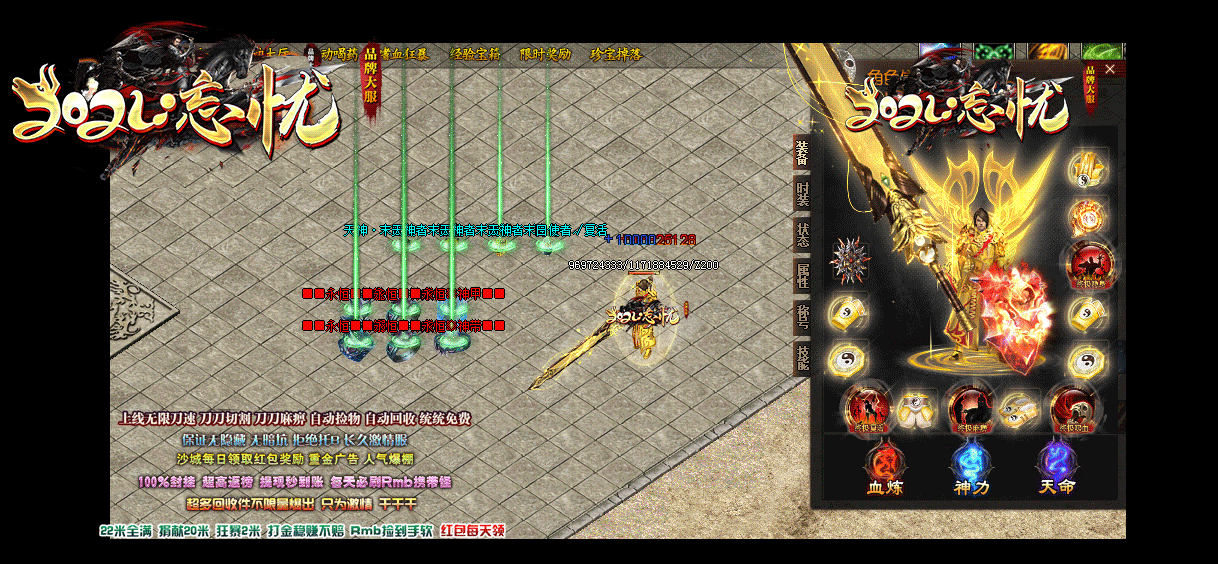Image resolution: width=1218 pixels, height=564 pixels.
Task: Close the character equipment panel
Action: (x=1108, y=69)
